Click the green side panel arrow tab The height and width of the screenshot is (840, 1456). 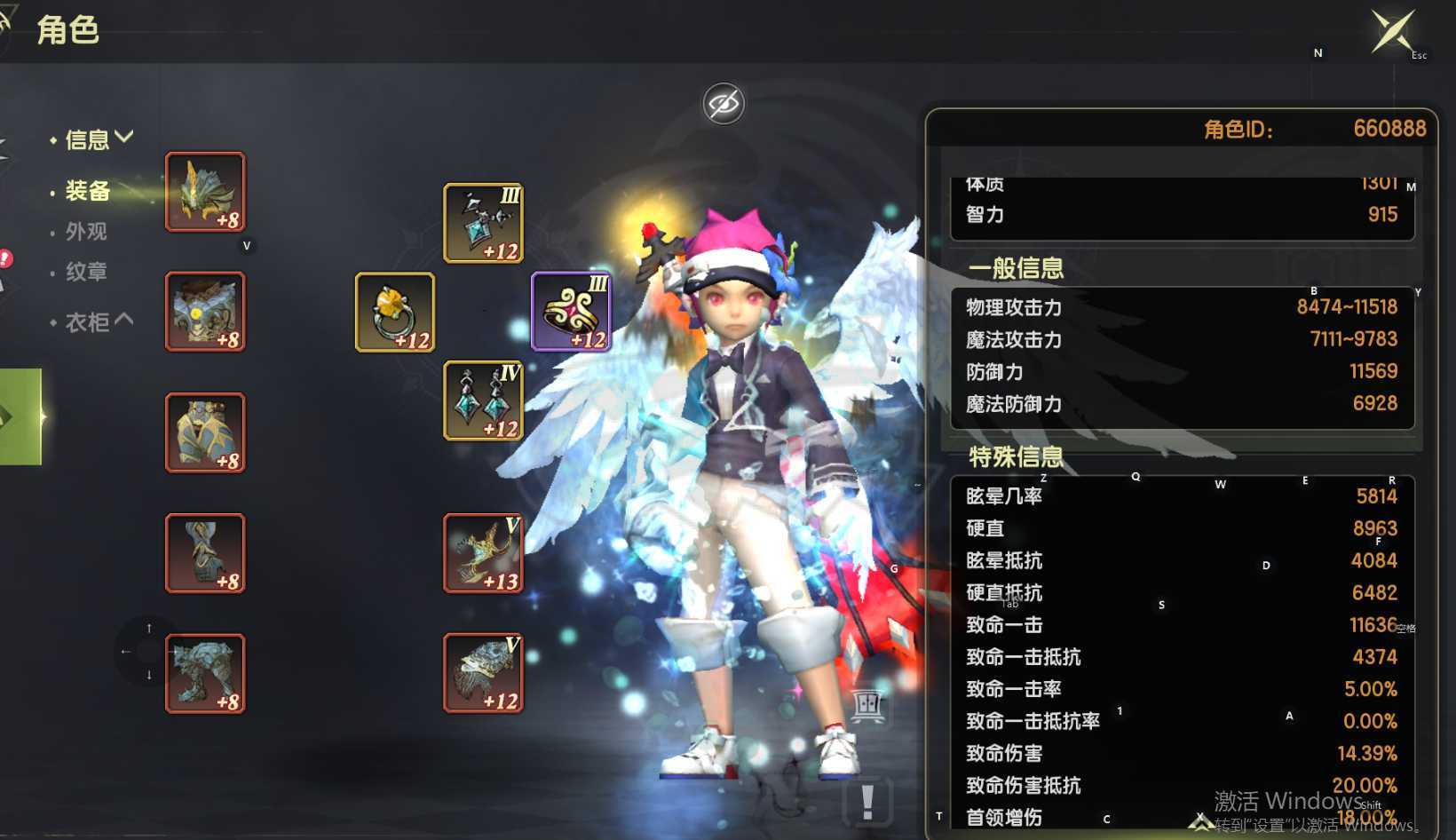pos(20,416)
